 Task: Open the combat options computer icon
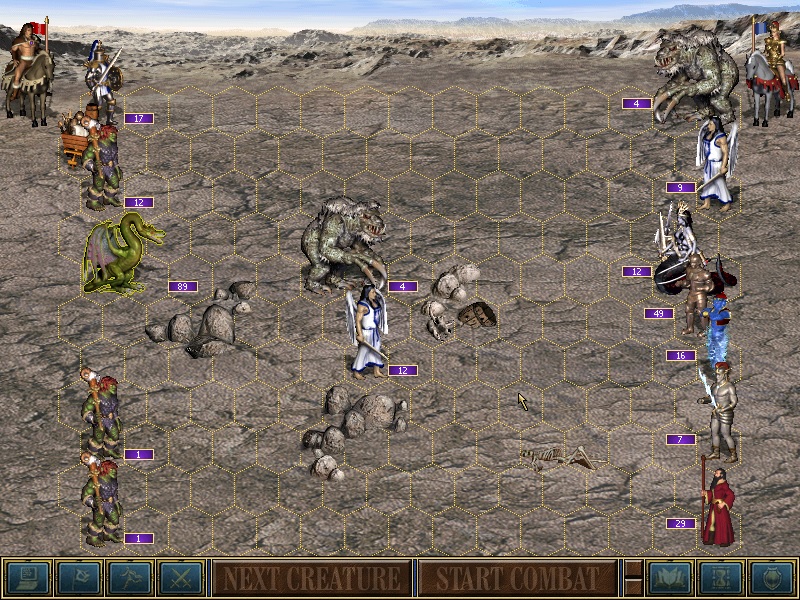coord(27,578)
